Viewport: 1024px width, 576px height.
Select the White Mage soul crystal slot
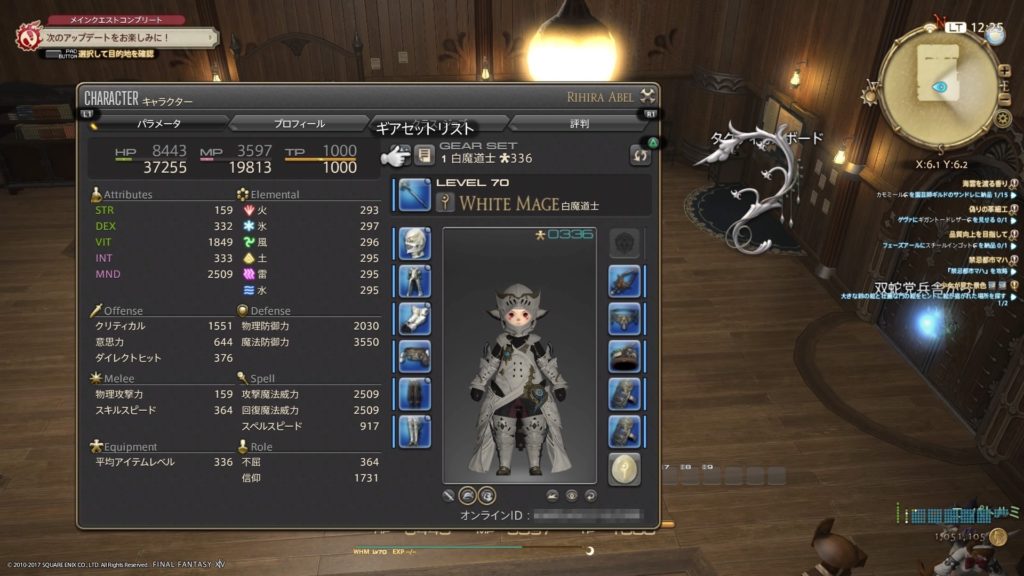pyautogui.click(x=625, y=468)
